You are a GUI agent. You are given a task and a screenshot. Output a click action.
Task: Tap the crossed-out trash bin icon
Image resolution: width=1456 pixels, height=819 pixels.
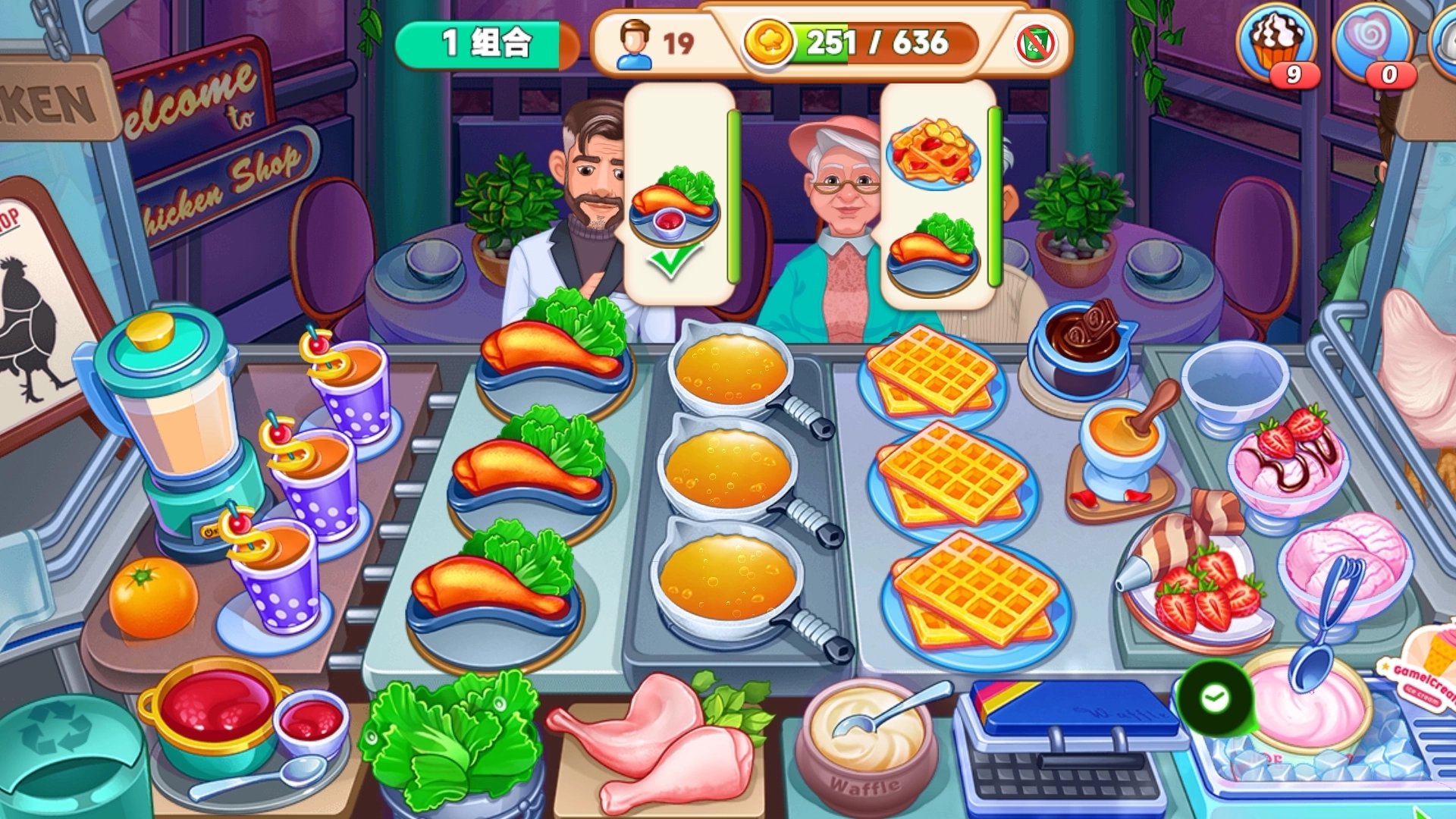point(1036,44)
